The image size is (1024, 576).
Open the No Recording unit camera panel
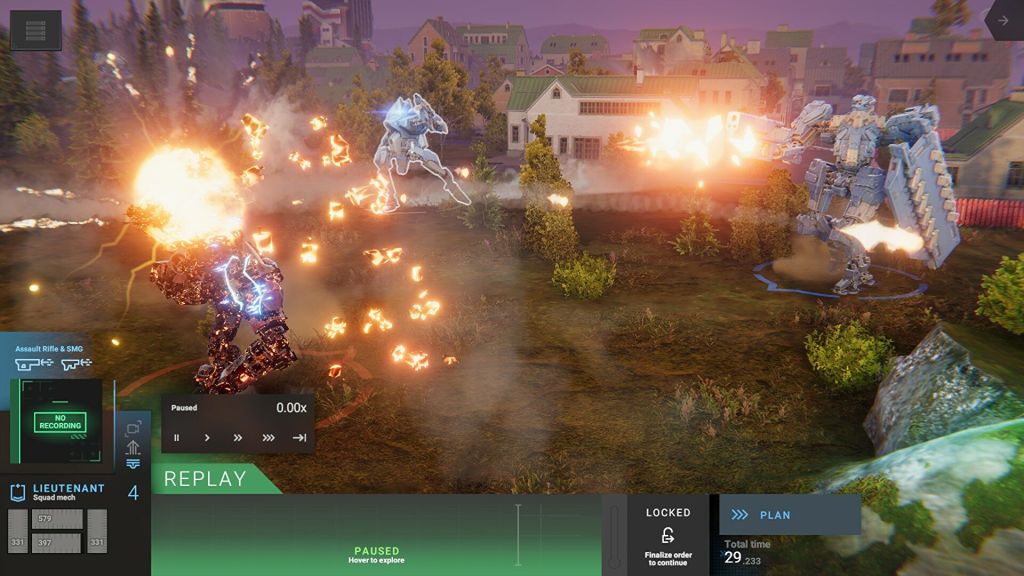click(x=59, y=422)
